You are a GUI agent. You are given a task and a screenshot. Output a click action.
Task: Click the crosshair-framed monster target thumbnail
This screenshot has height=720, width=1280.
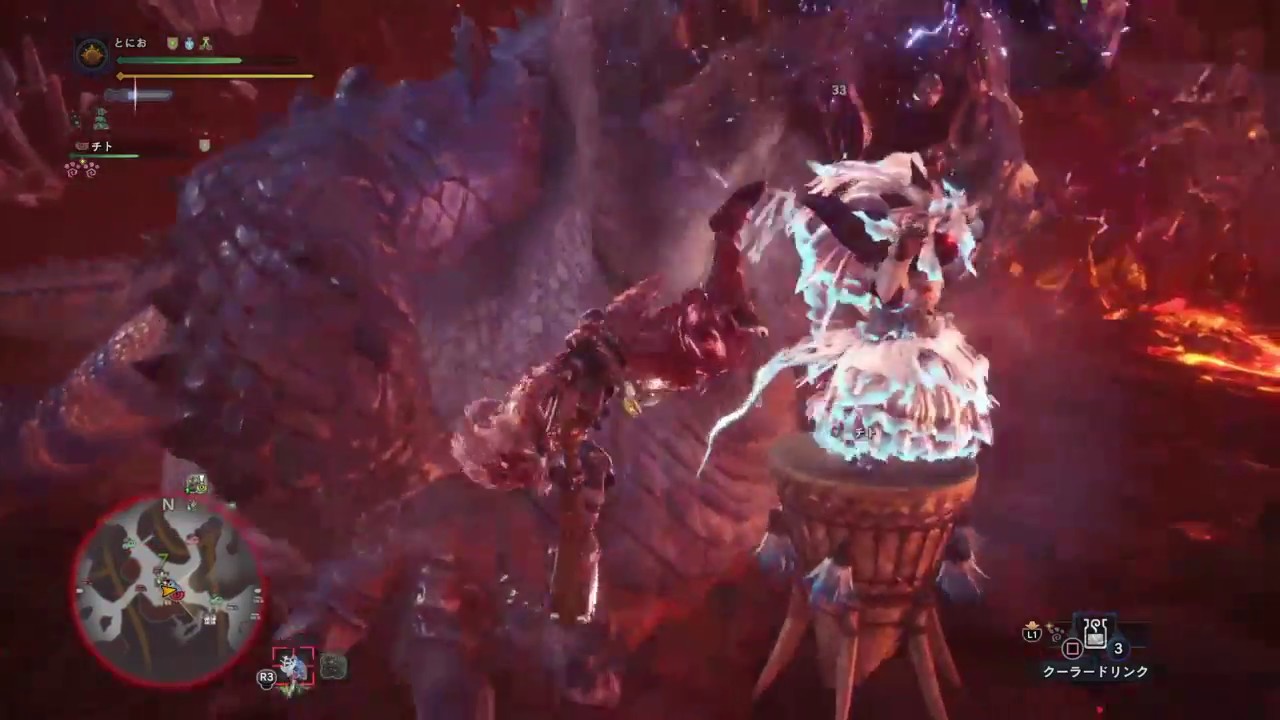(293, 665)
